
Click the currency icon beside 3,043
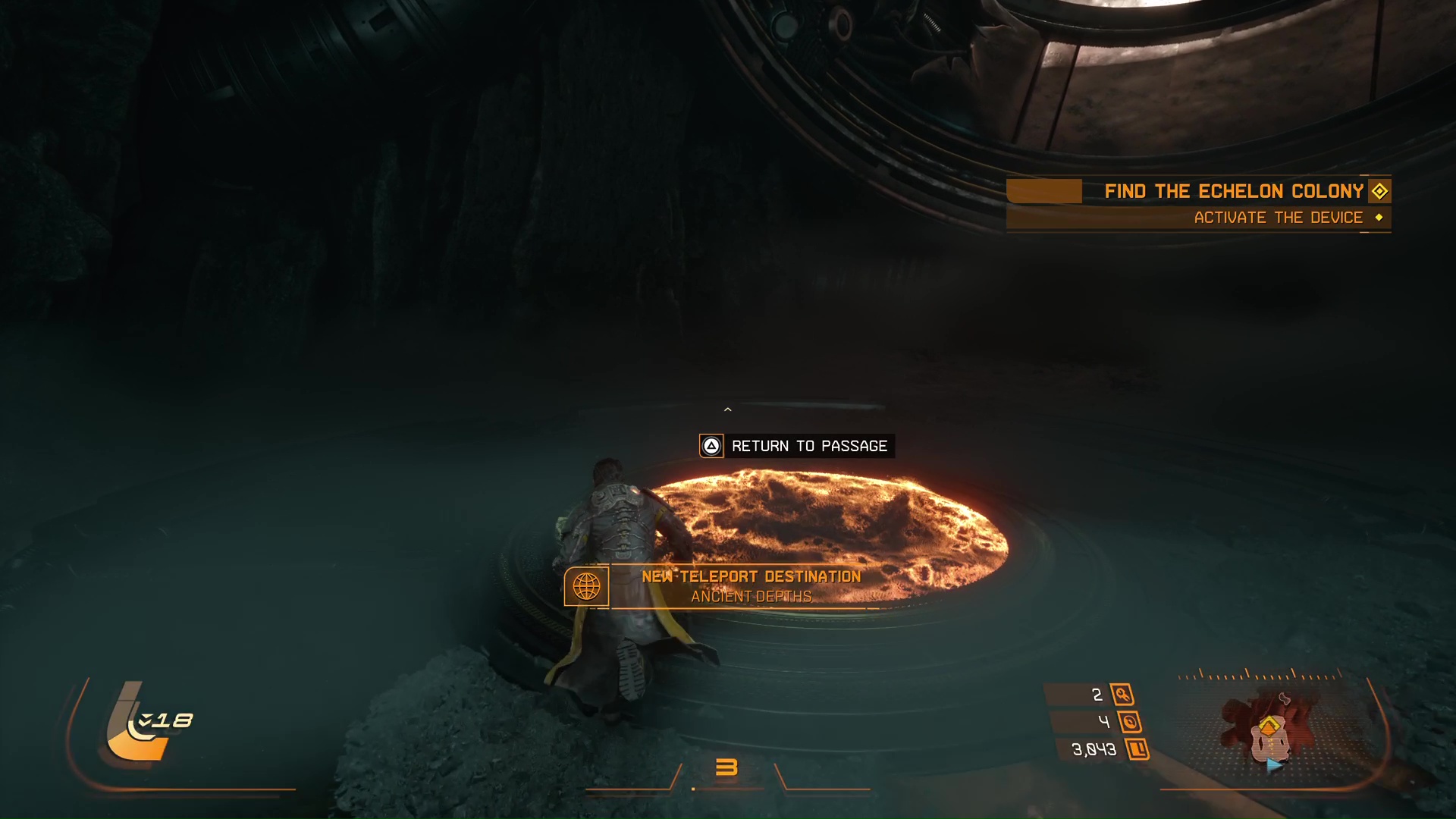[x=1138, y=749]
